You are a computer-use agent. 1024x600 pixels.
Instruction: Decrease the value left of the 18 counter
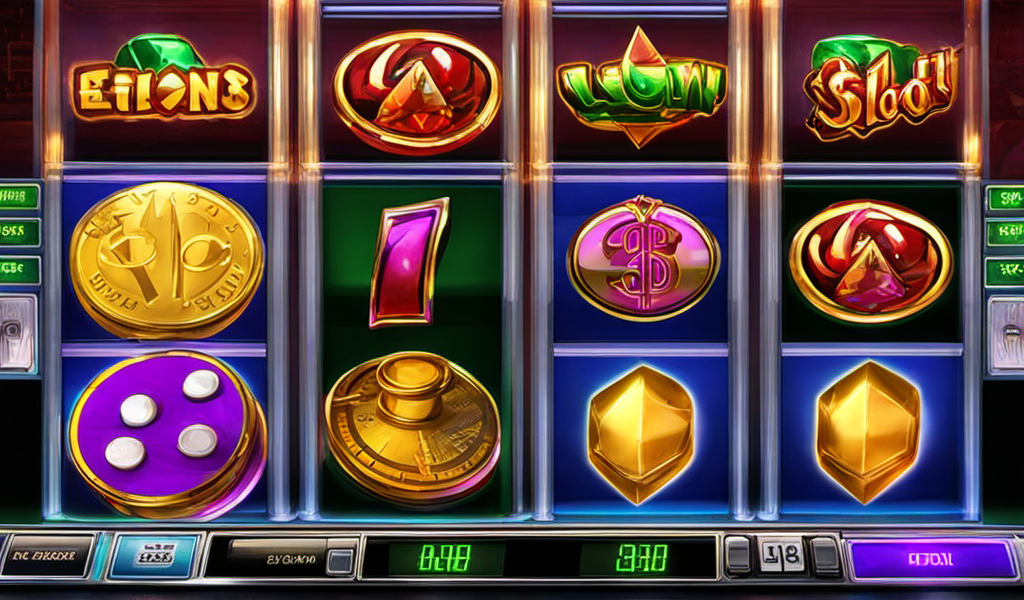(x=737, y=556)
